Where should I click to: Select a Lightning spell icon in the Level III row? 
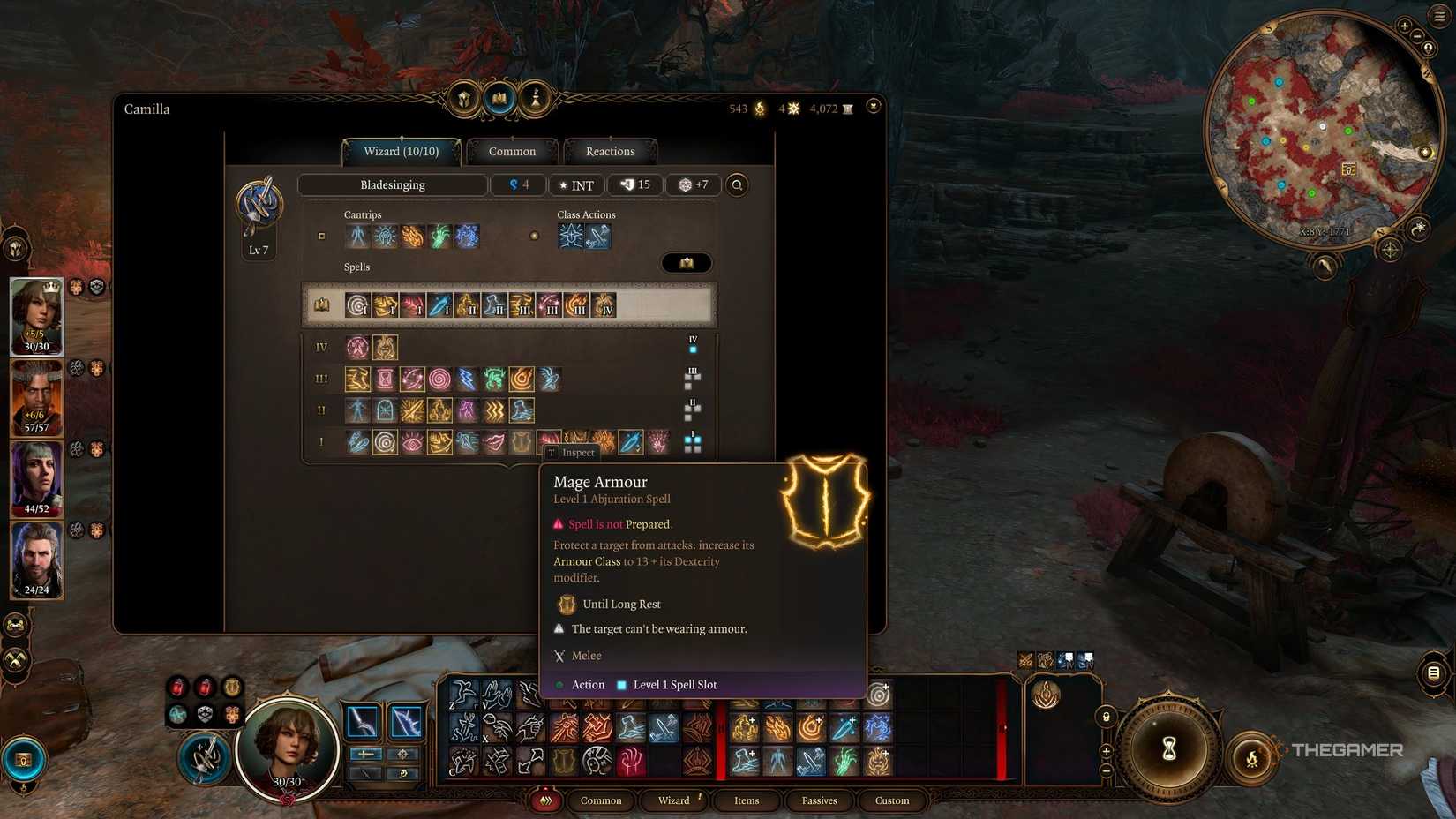(x=464, y=379)
